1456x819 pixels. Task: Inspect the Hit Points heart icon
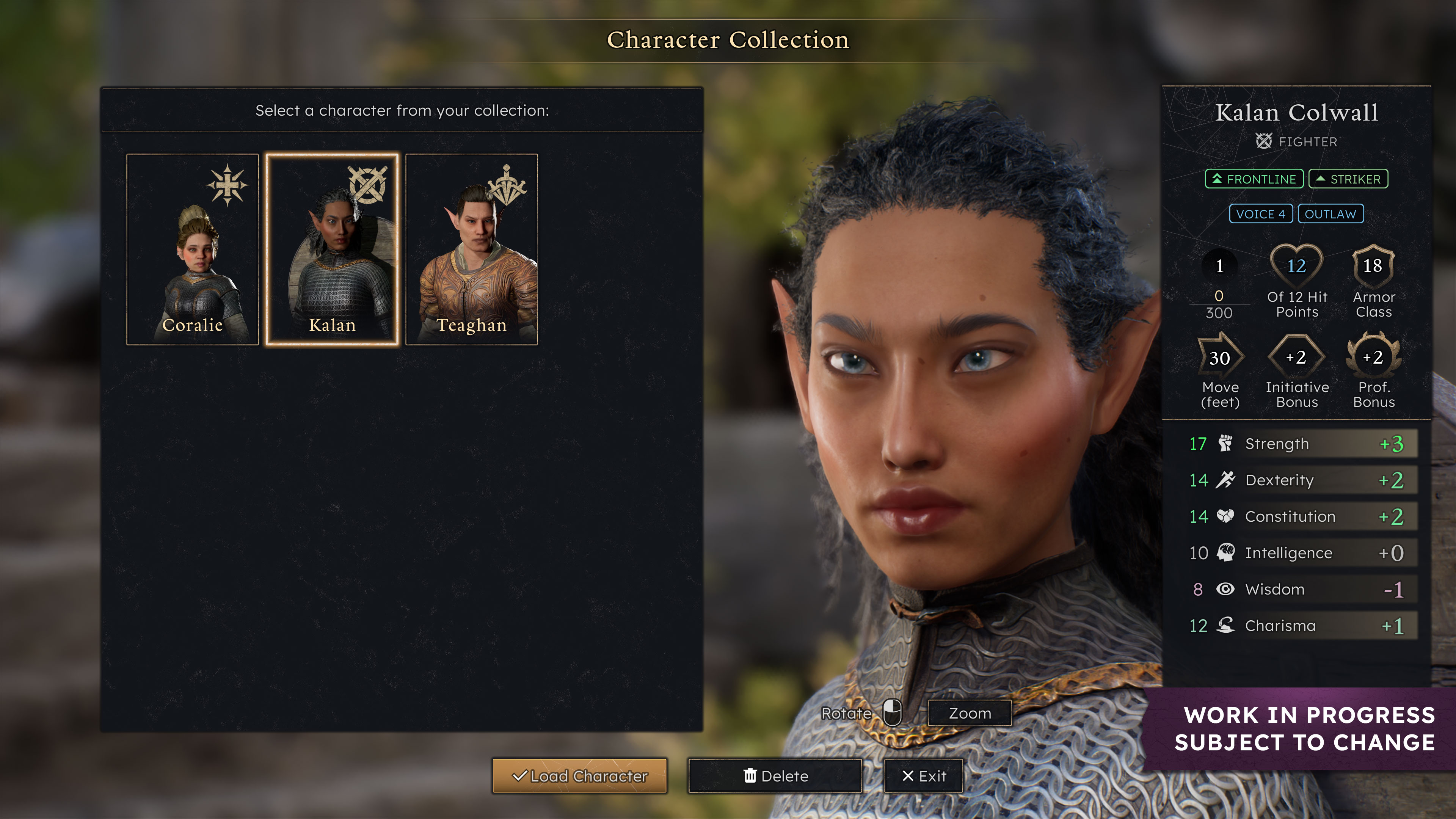(1296, 266)
